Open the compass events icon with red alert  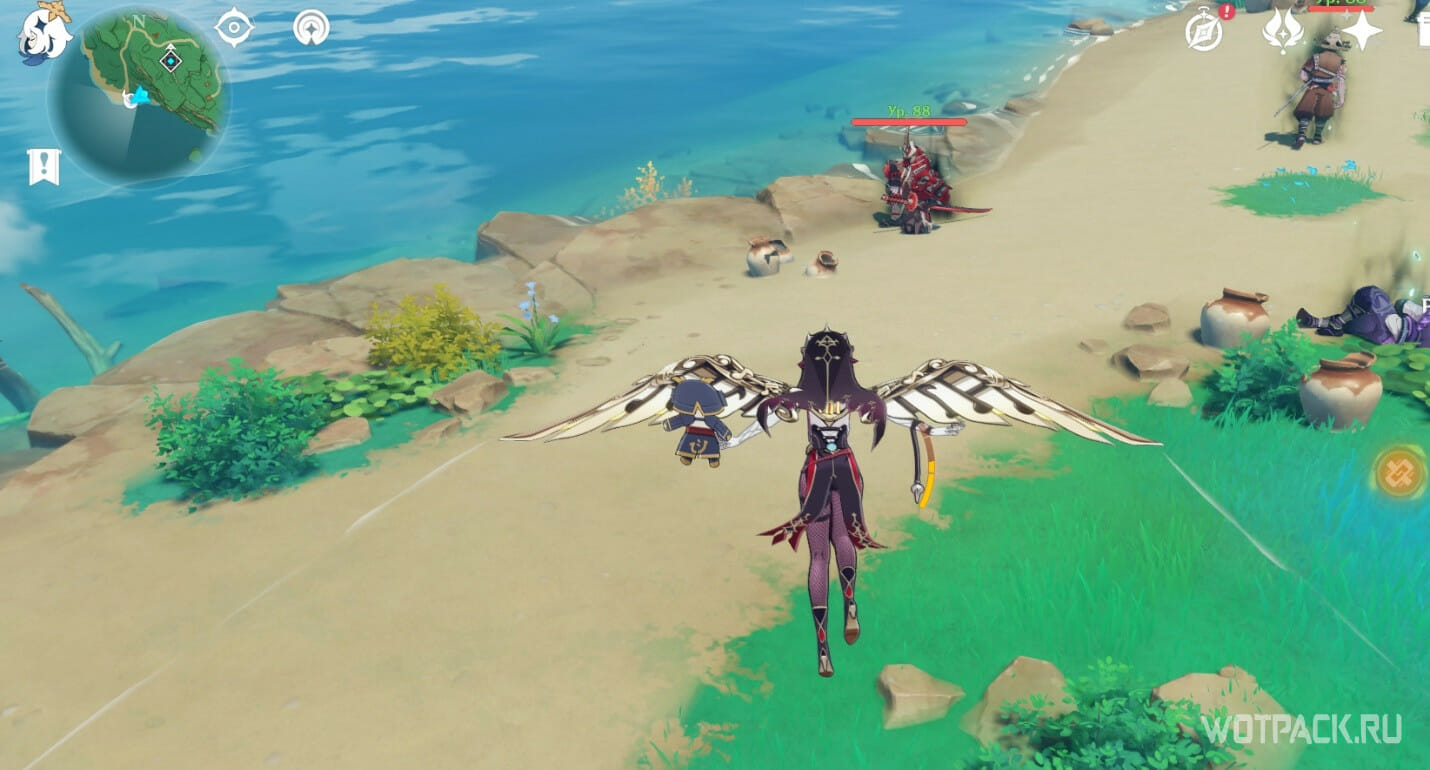tap(1204, 31)
